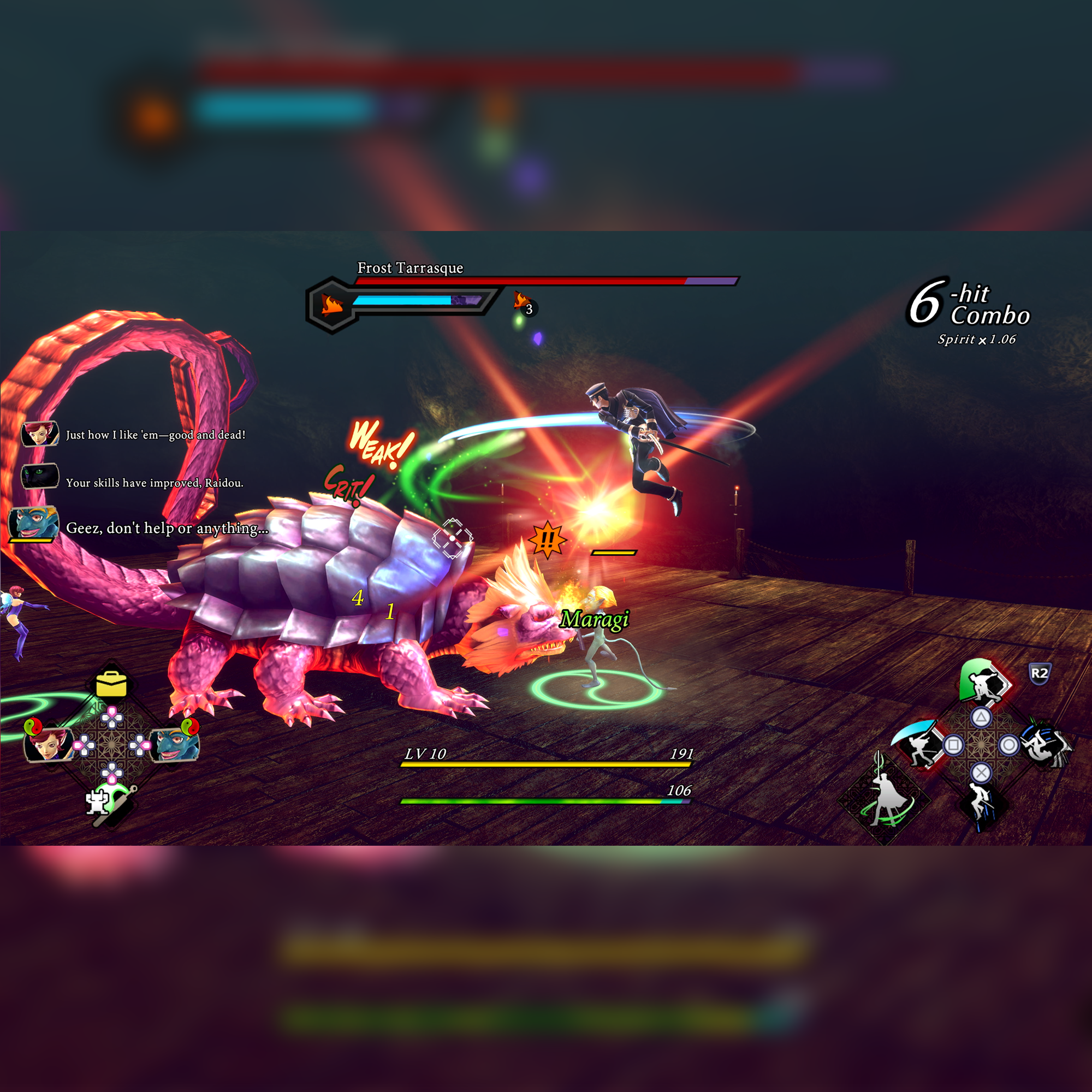Select the red-haired demon portrait
1092x1092 pixels.
pyautogui.click(x=48, y=744)
